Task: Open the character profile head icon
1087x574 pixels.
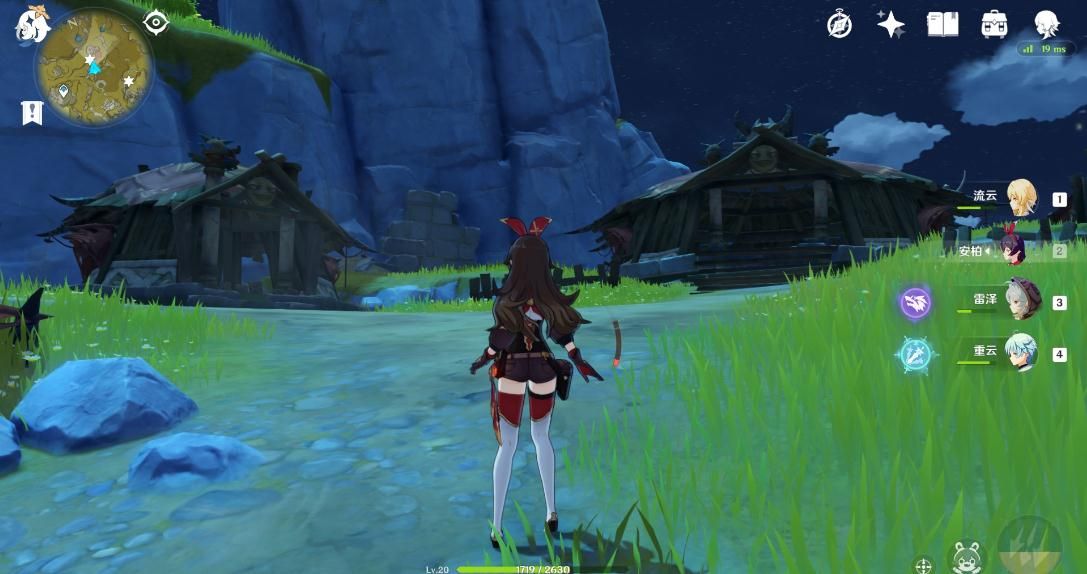Action: pyautogui.click(x=1046, y=23)
